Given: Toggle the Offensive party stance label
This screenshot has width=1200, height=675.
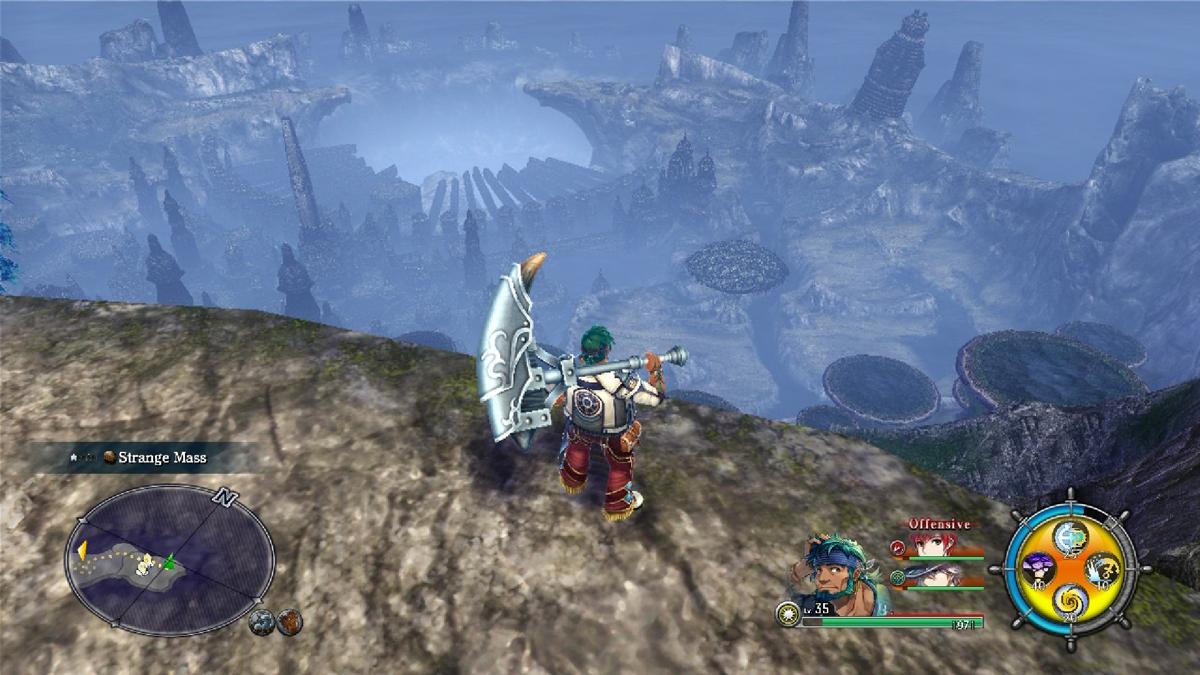Looking at the screenshot, I should pos(939,523).
